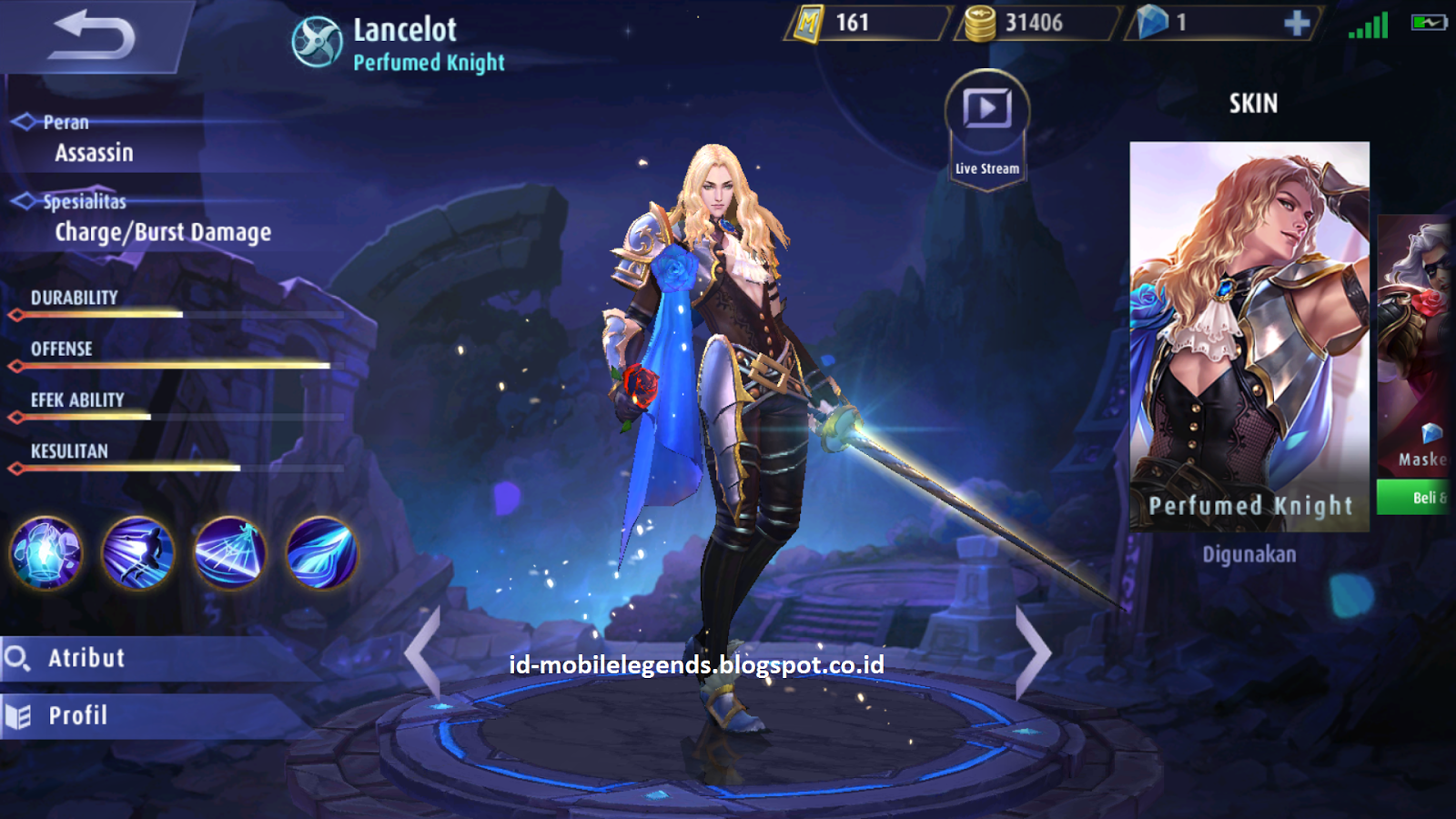Select Lancelot's dash skill icon
This screenshot has width=1456, height=819.
point(137,553)
